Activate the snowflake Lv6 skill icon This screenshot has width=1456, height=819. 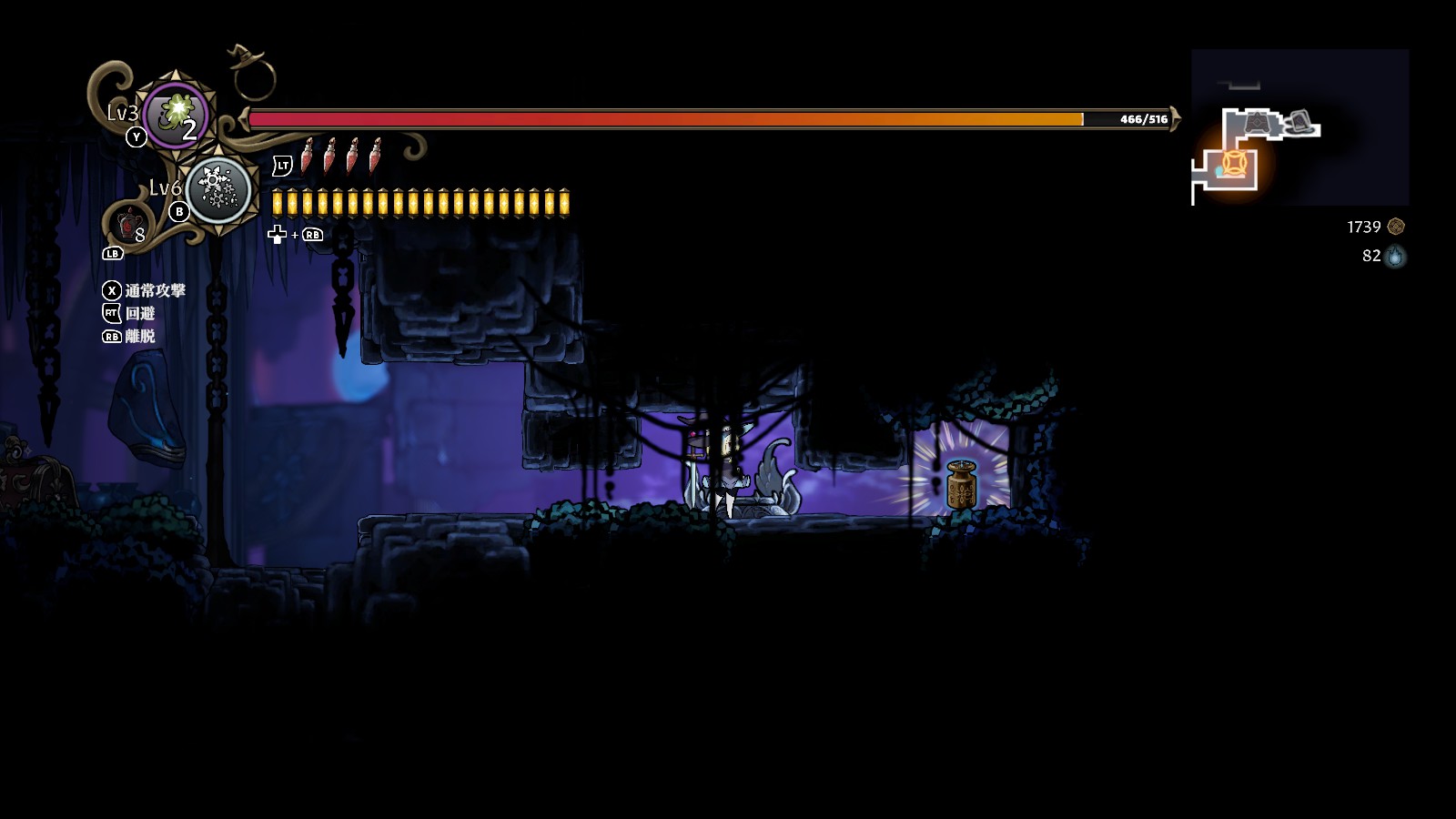[x=217, y=189]
